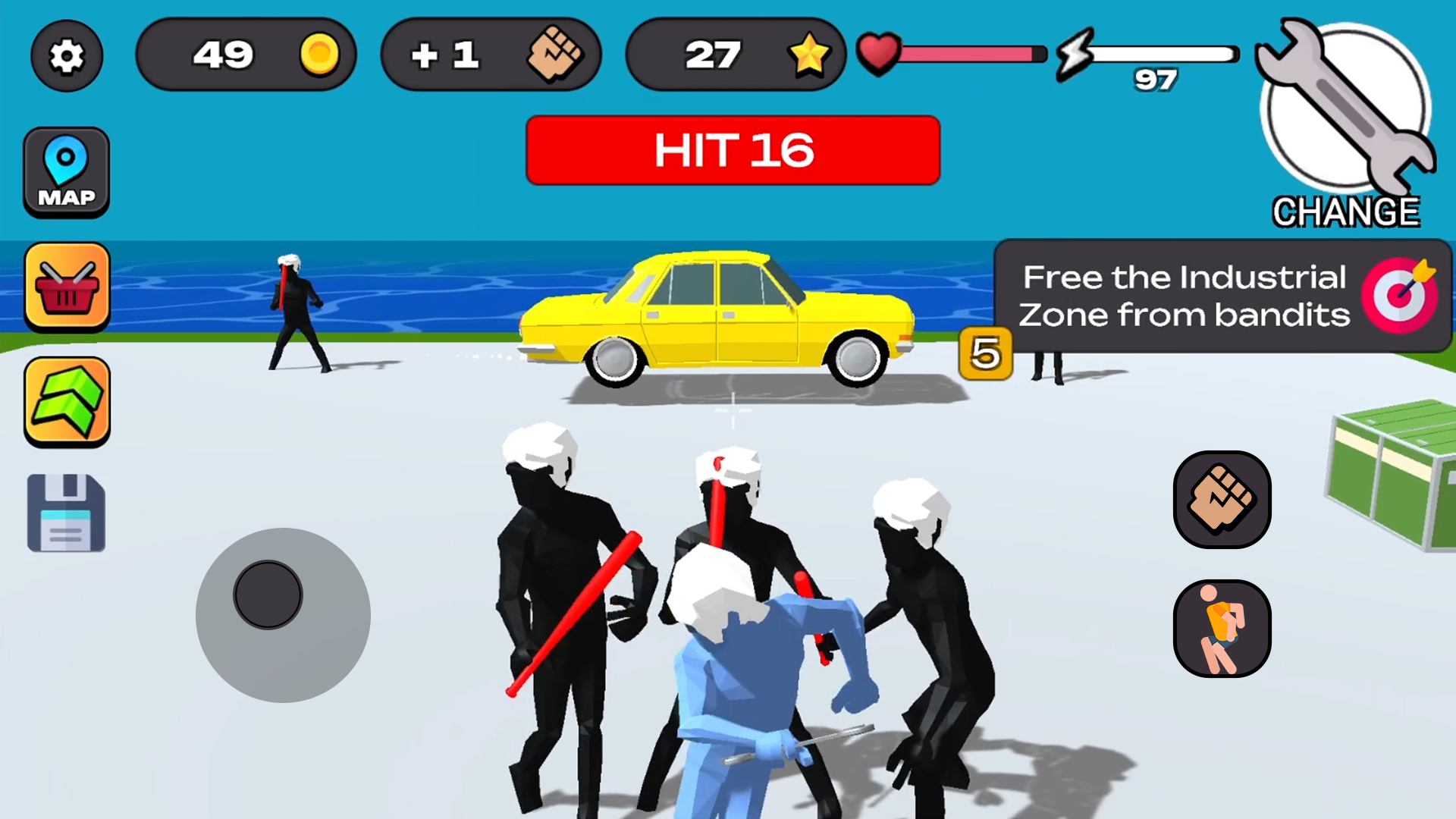1456x819 pixels.
Task: Save the game with the floppy disk icon
Action: pos(67,512)
